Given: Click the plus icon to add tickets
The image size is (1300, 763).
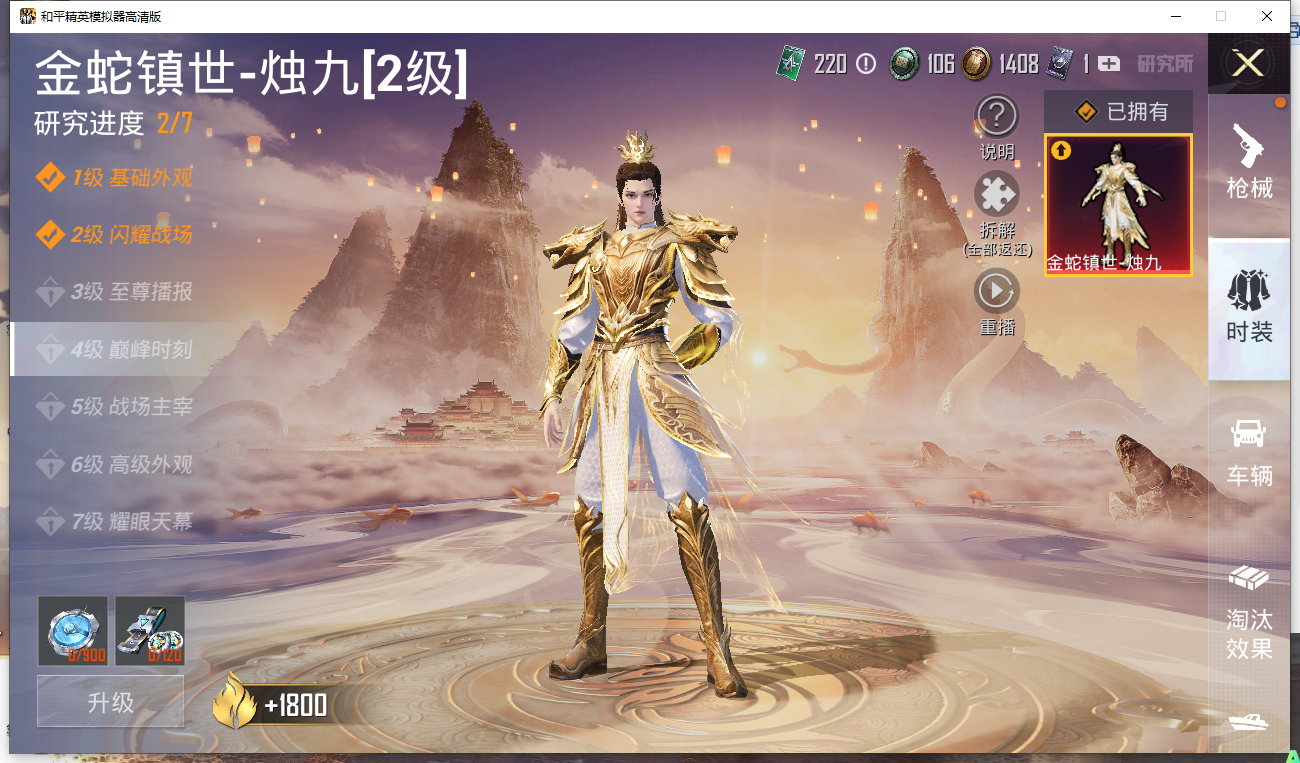Looking at the screenshot, I should pyautogui.click(x=1109, y=64).
